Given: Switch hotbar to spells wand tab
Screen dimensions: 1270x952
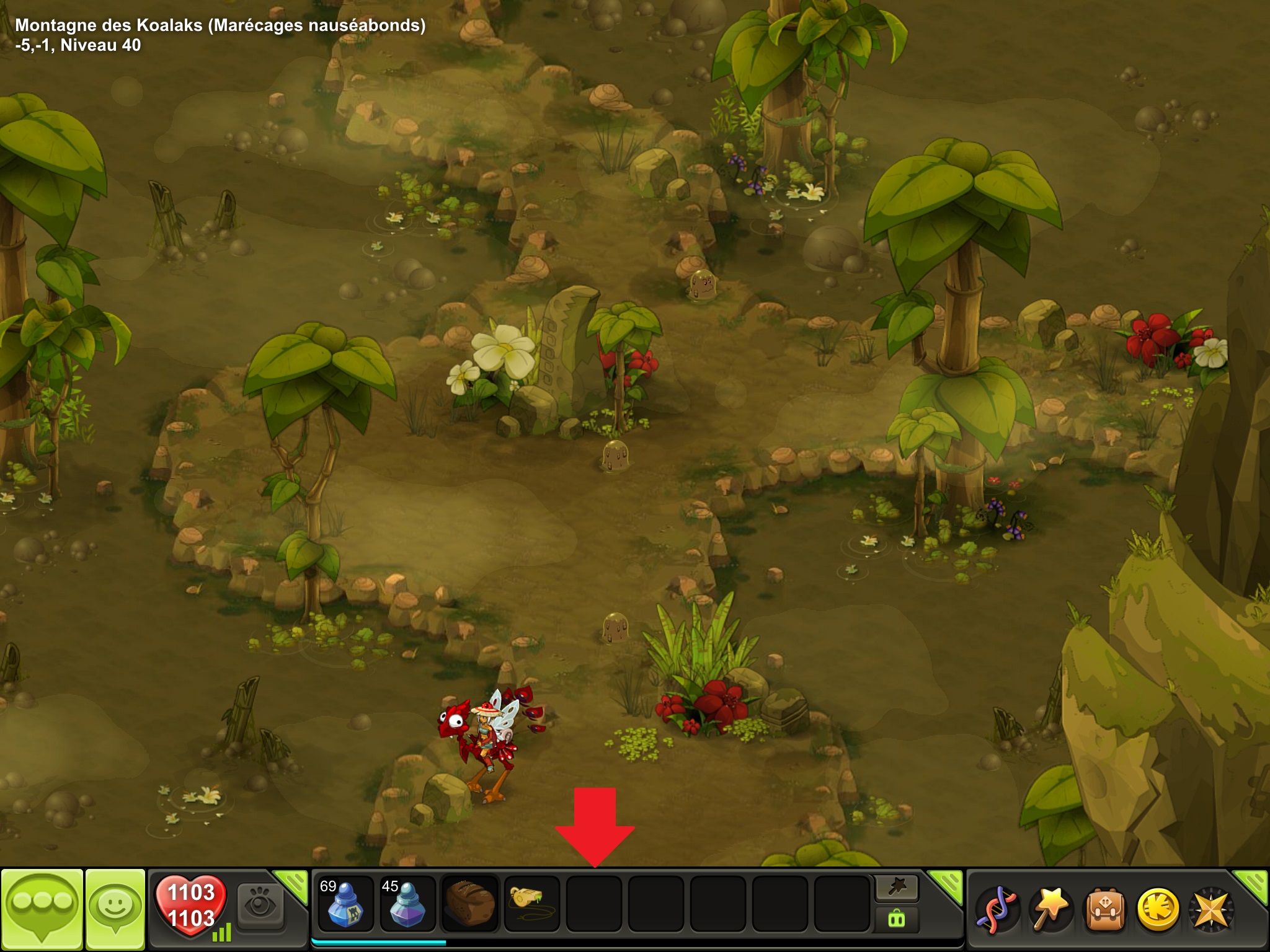Looking at the screenshot, I should [x=897, y=888].
